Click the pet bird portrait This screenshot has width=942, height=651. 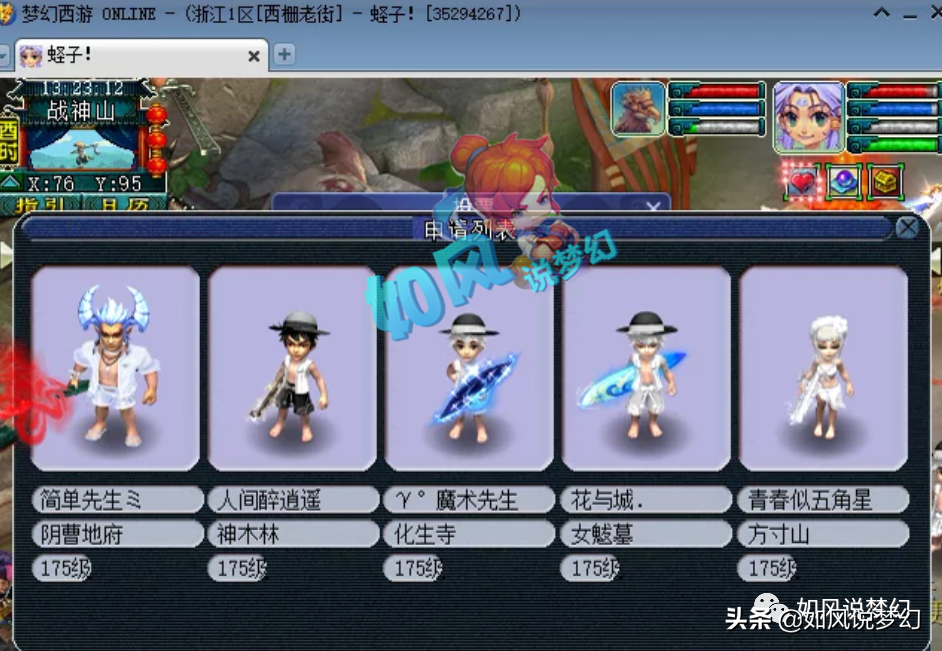click(638, 110)
